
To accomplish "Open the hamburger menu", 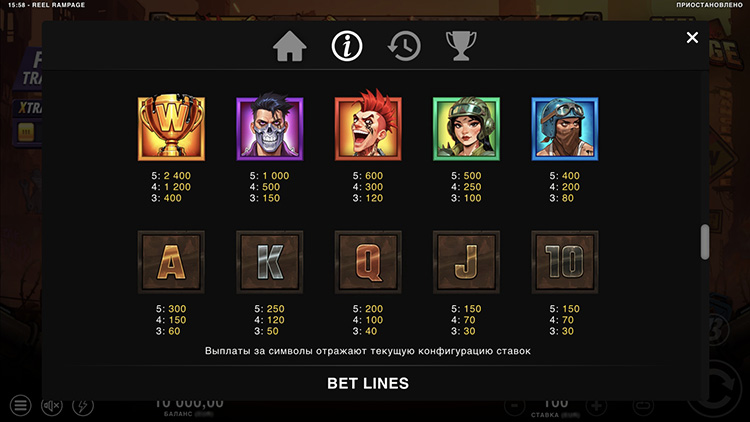I will (20, 406).
